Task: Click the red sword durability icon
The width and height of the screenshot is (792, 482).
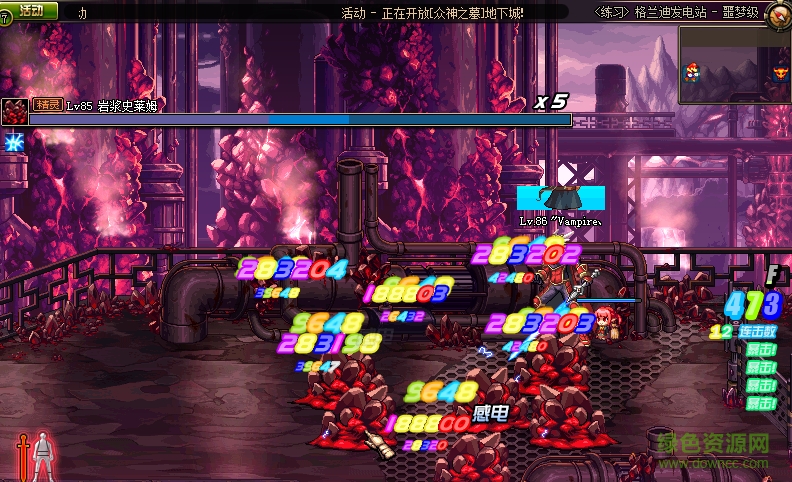Action: [21, 458]
